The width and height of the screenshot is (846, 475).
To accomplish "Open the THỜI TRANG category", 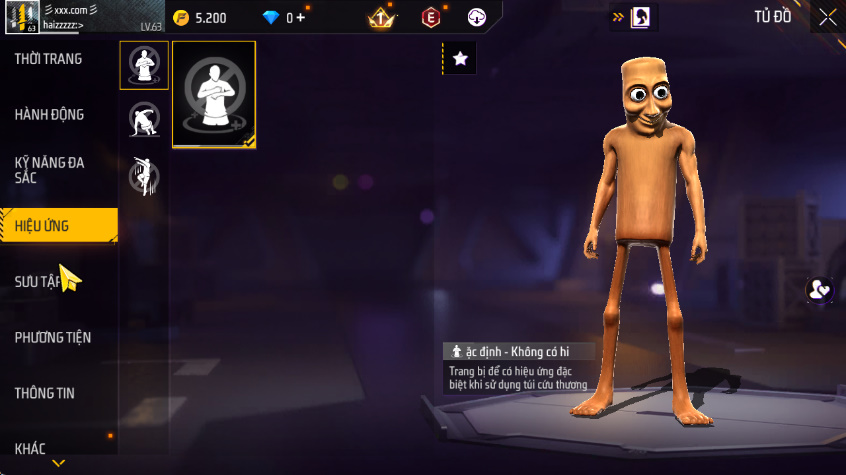I will pos(50,59).
